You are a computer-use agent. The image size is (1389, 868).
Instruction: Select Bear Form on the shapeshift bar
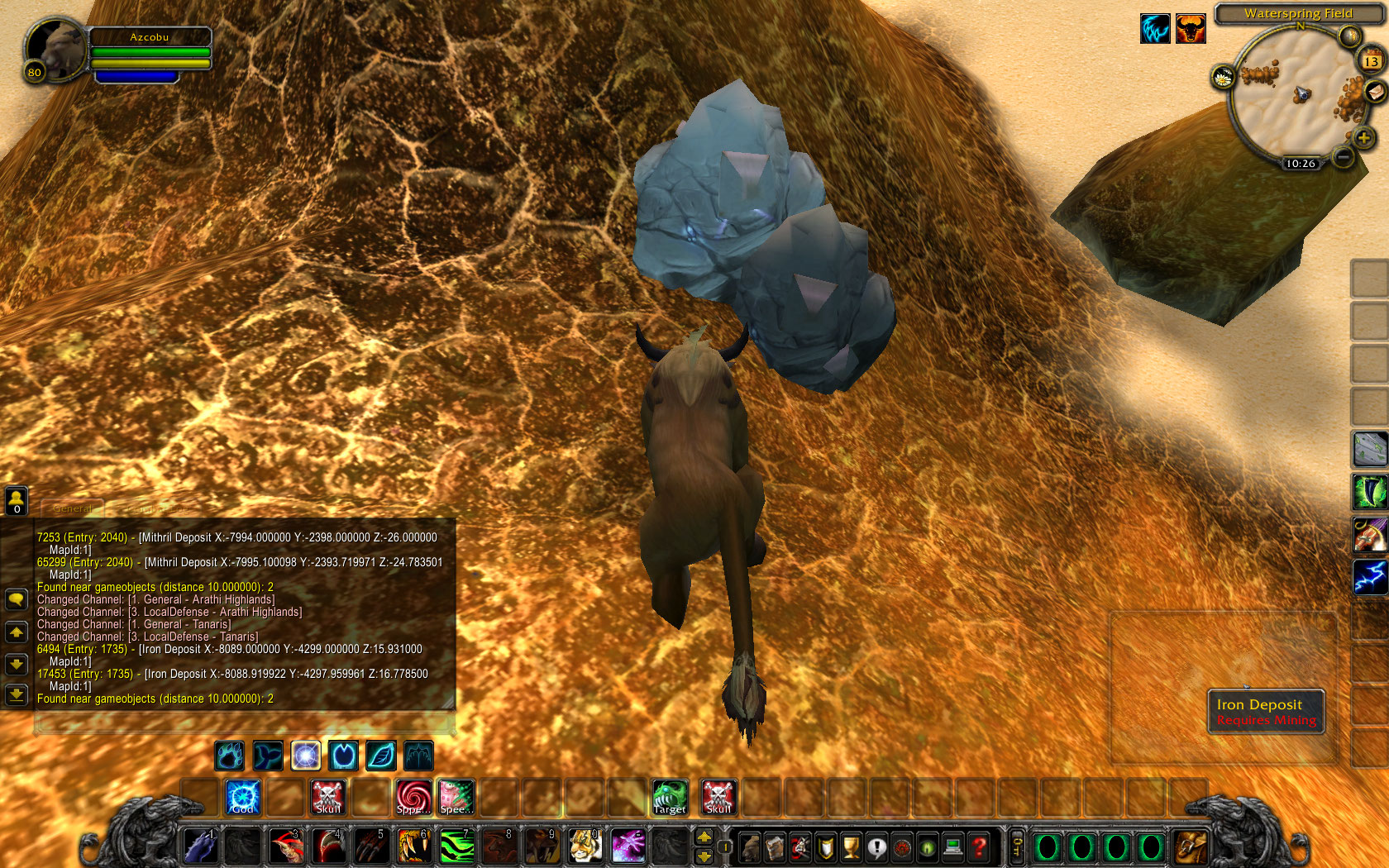pos(230,755)
